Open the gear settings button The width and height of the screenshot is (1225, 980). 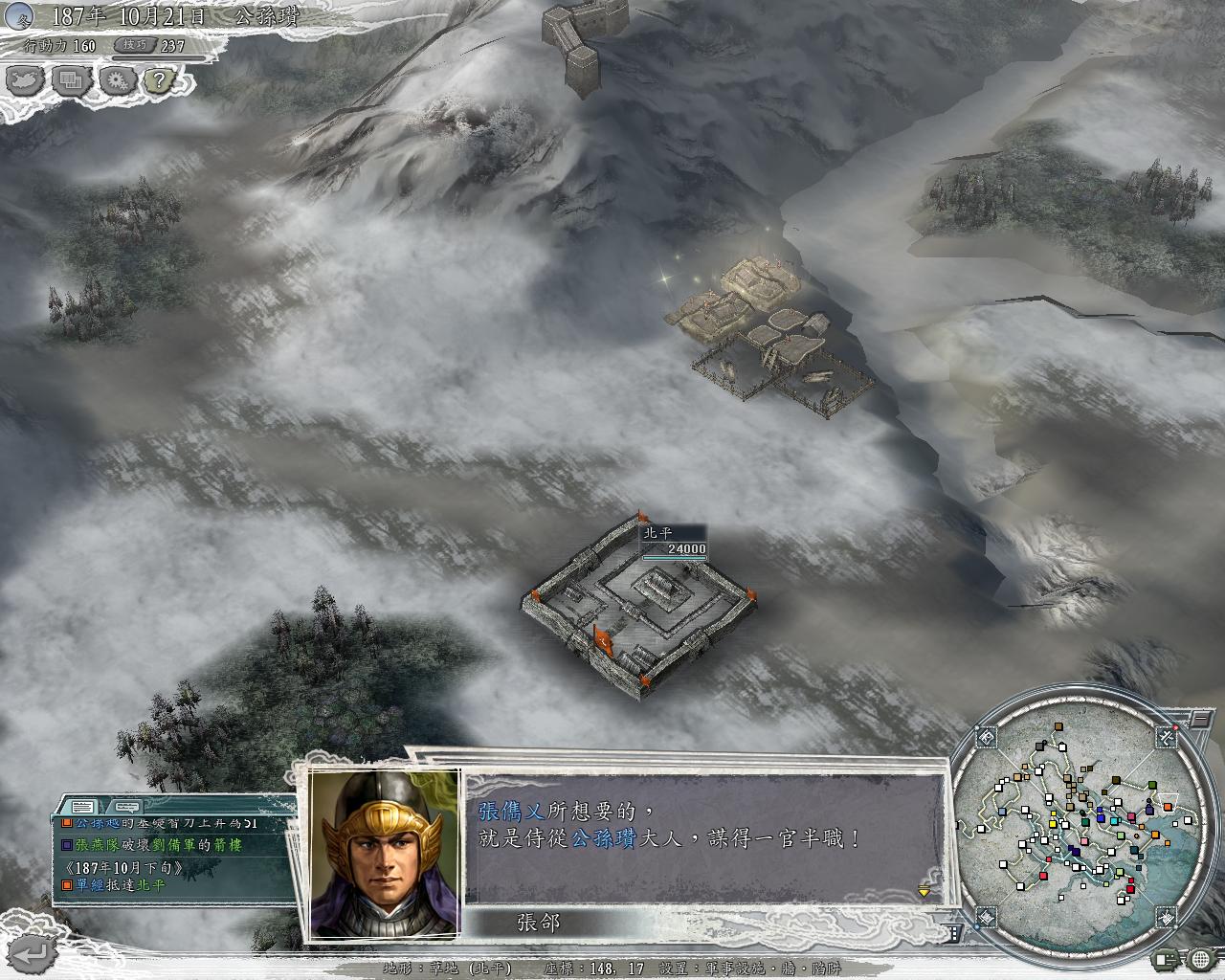tap(119, 79)
